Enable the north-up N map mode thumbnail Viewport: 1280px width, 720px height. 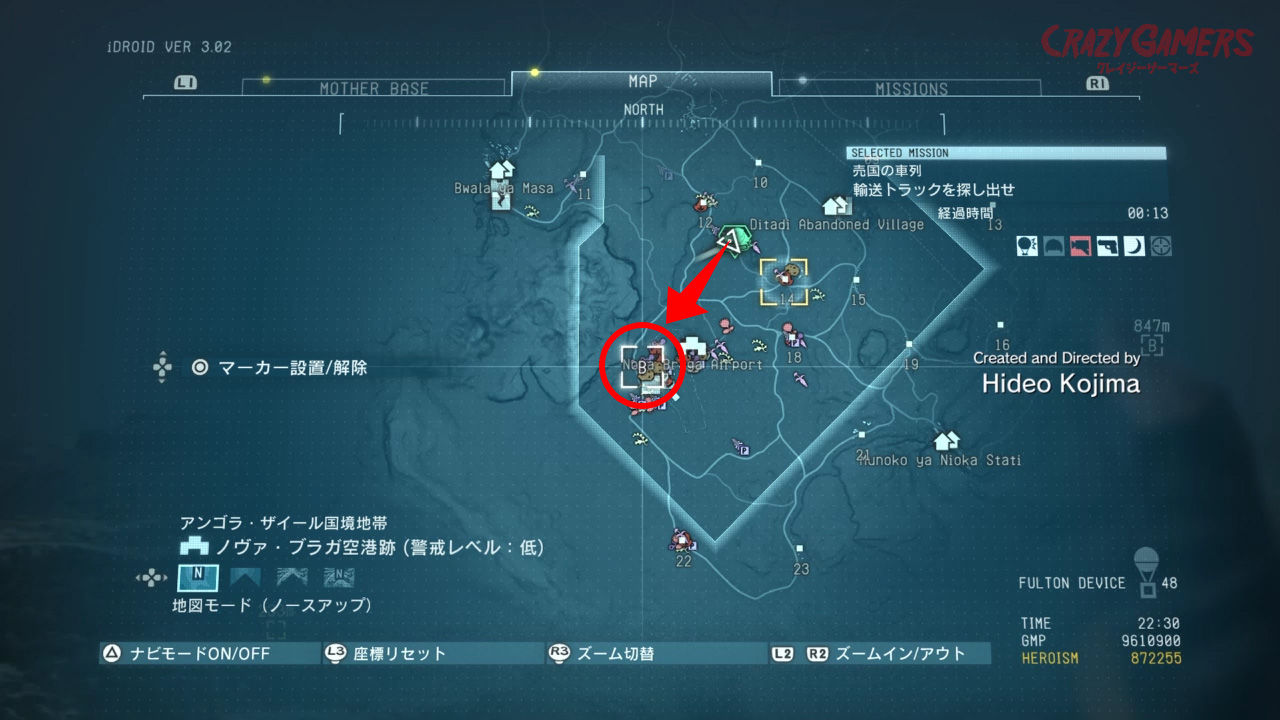(197, 577)
